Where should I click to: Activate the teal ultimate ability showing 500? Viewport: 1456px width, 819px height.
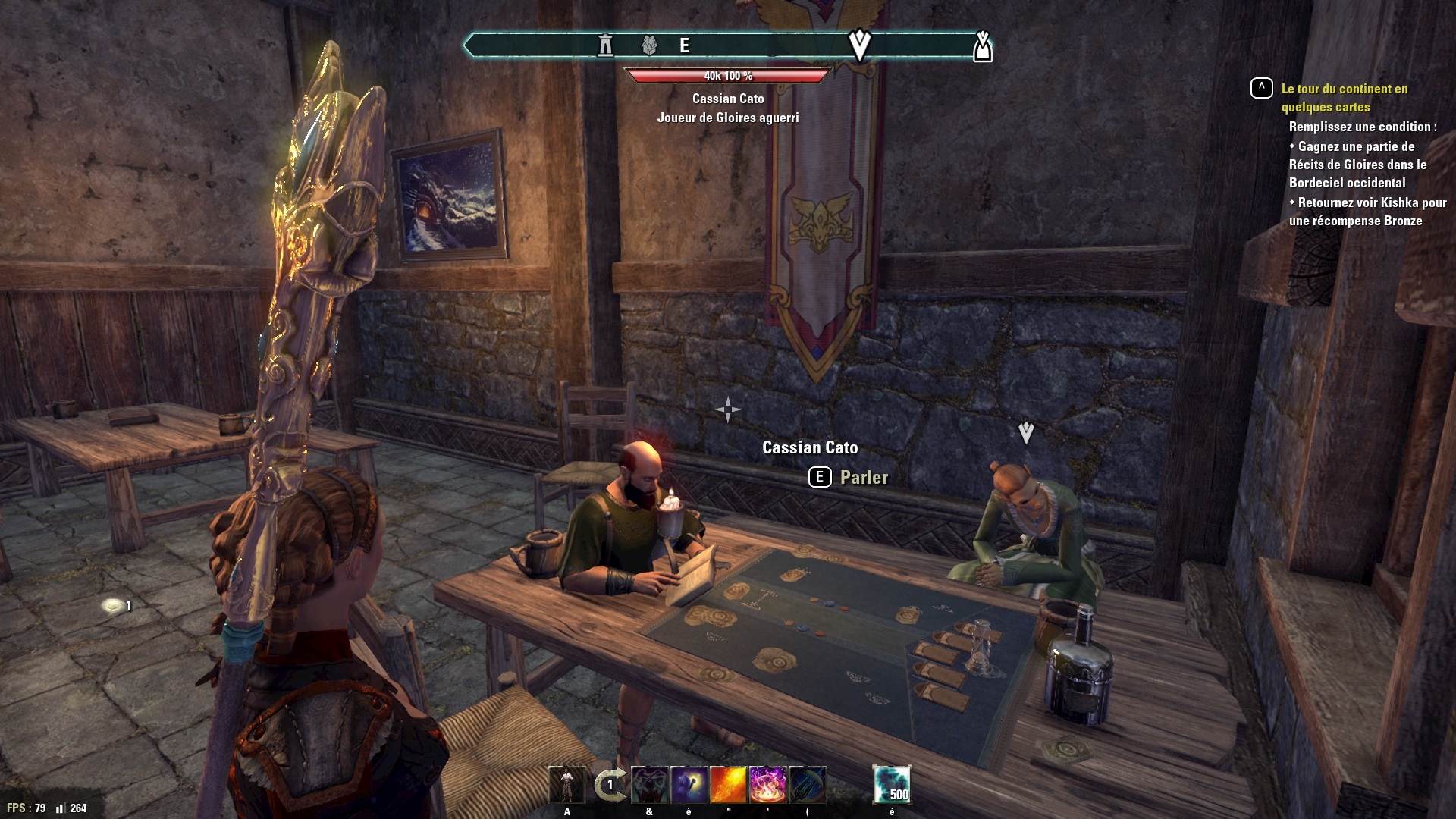(x=892, y=785)
